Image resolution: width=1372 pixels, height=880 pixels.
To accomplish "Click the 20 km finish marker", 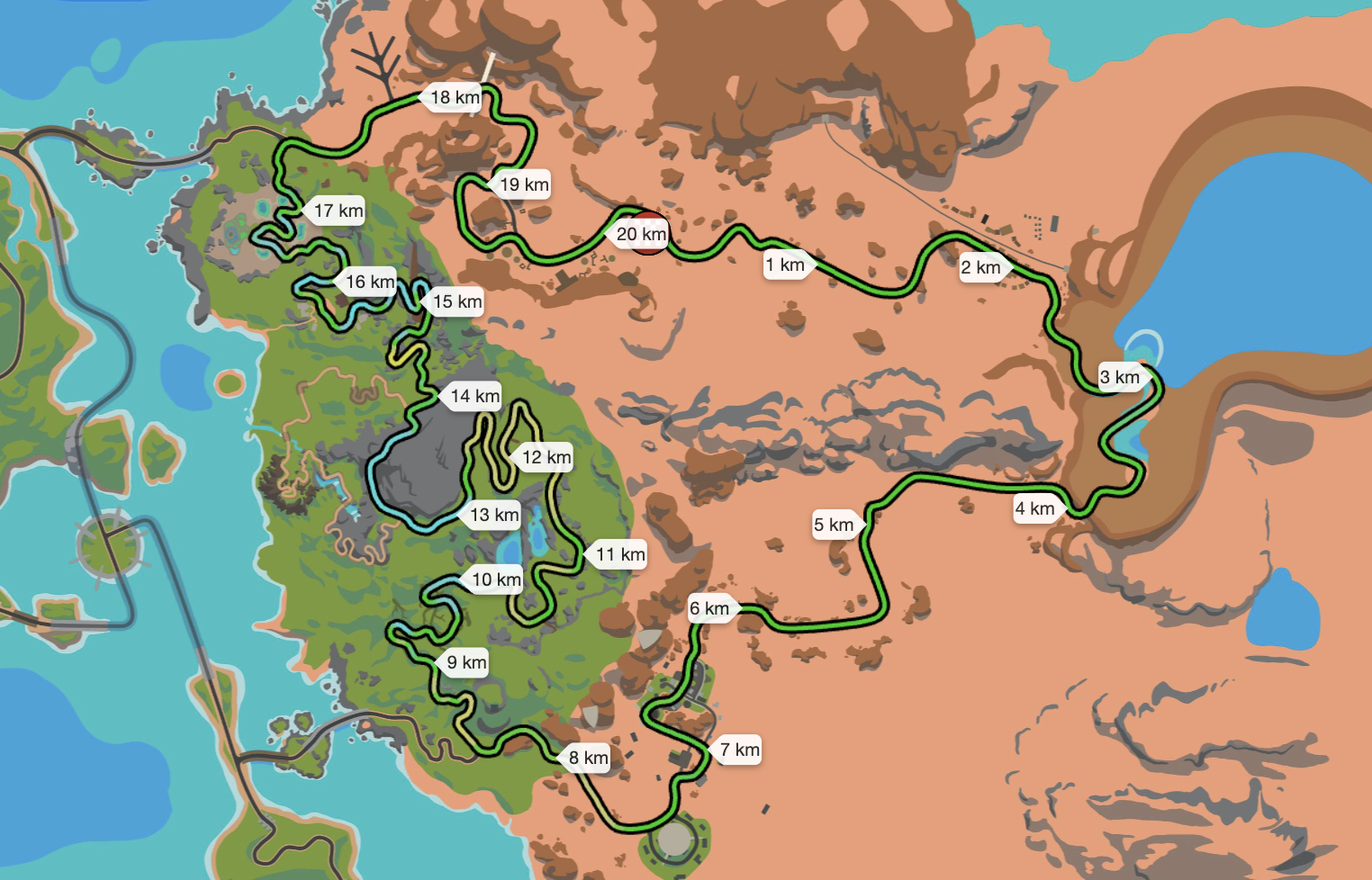I will point(641,234).
